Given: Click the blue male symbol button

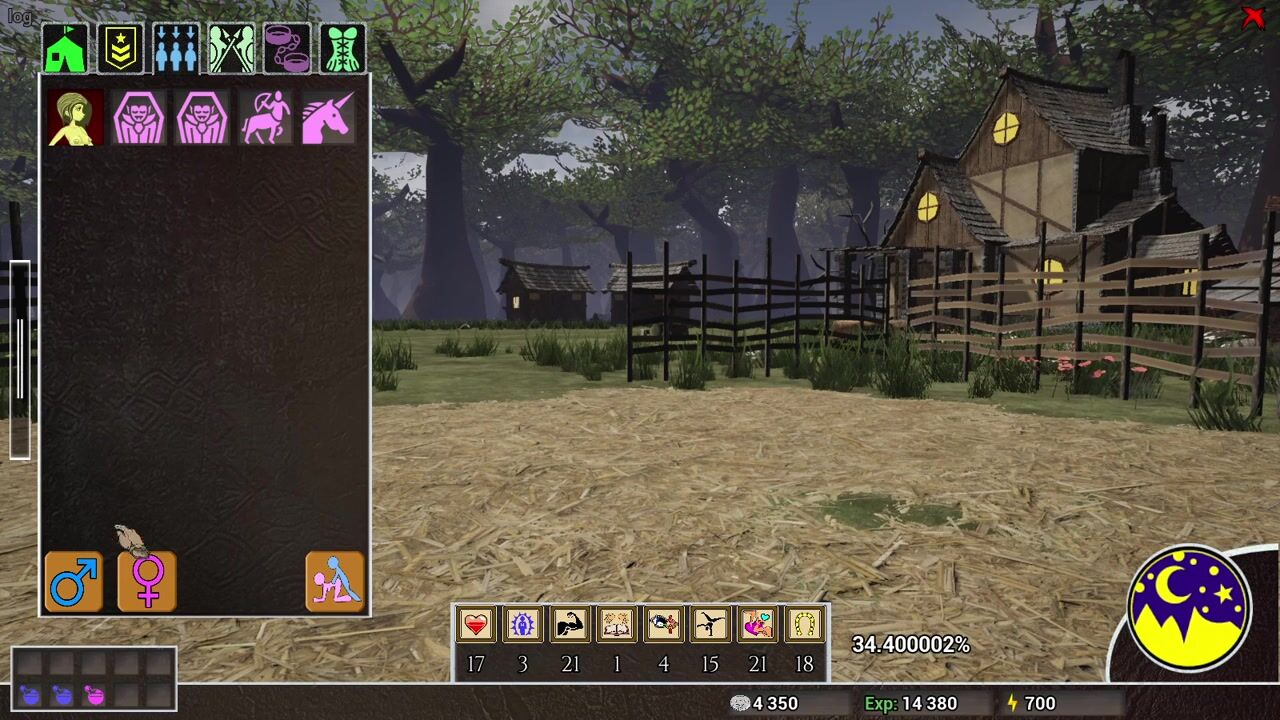Looking at the screenshot, I should [x=74, y=582].
